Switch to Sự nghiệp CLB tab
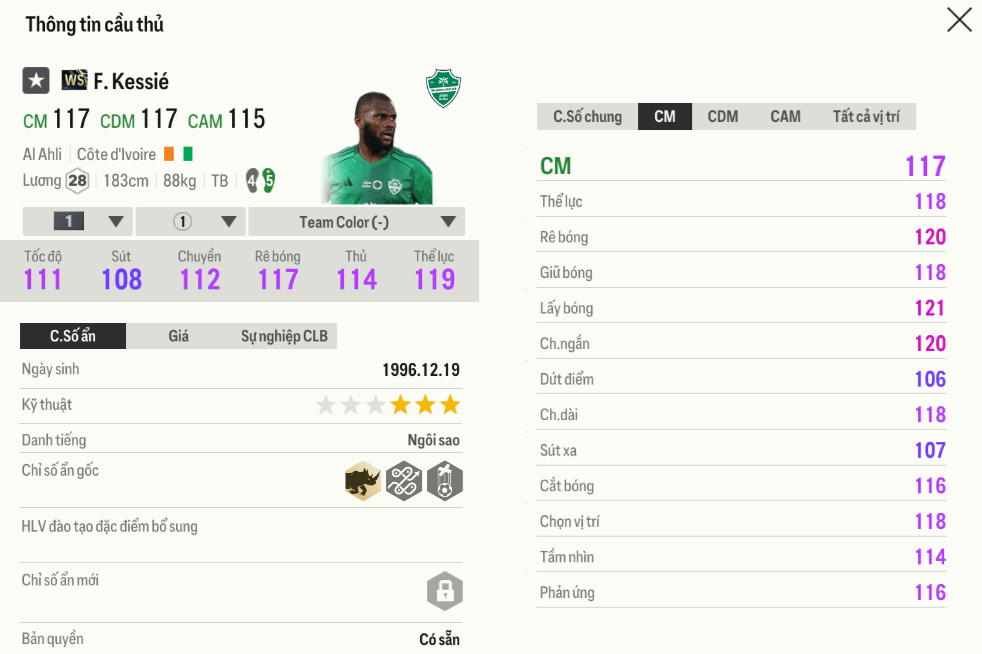Screen dimensions: 982x654 click(284, 336)
